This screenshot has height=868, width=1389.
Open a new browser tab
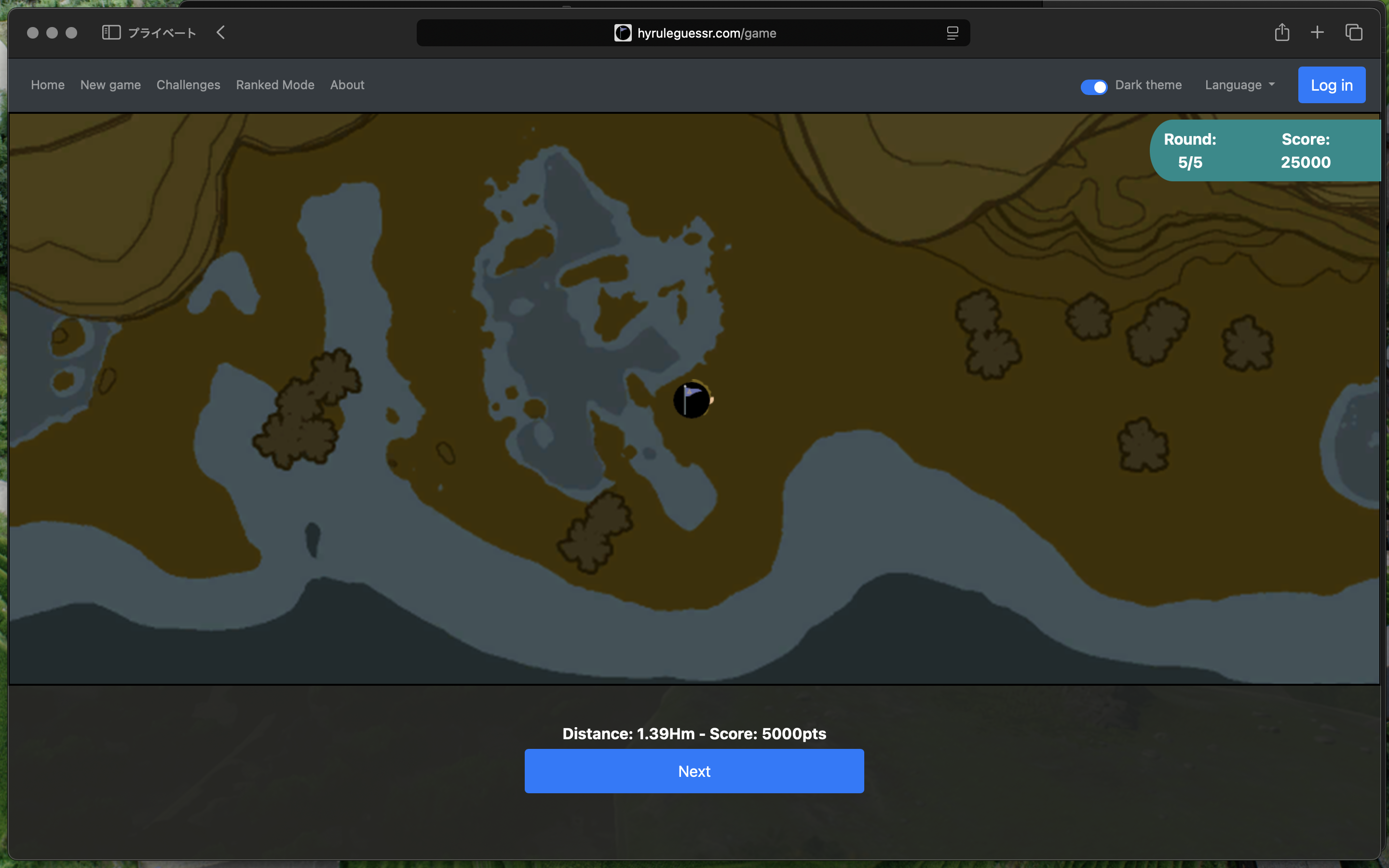pos(1317,33)
